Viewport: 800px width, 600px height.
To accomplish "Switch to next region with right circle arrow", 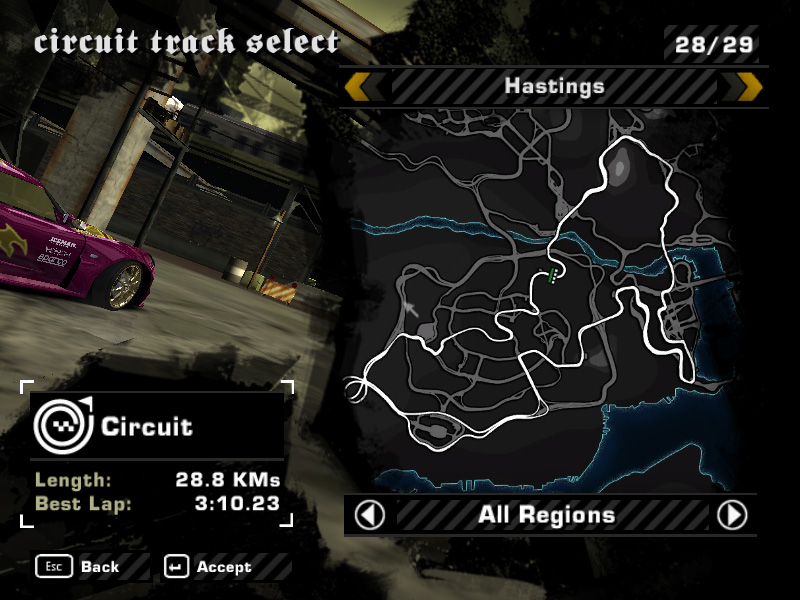I will [732, 515].
